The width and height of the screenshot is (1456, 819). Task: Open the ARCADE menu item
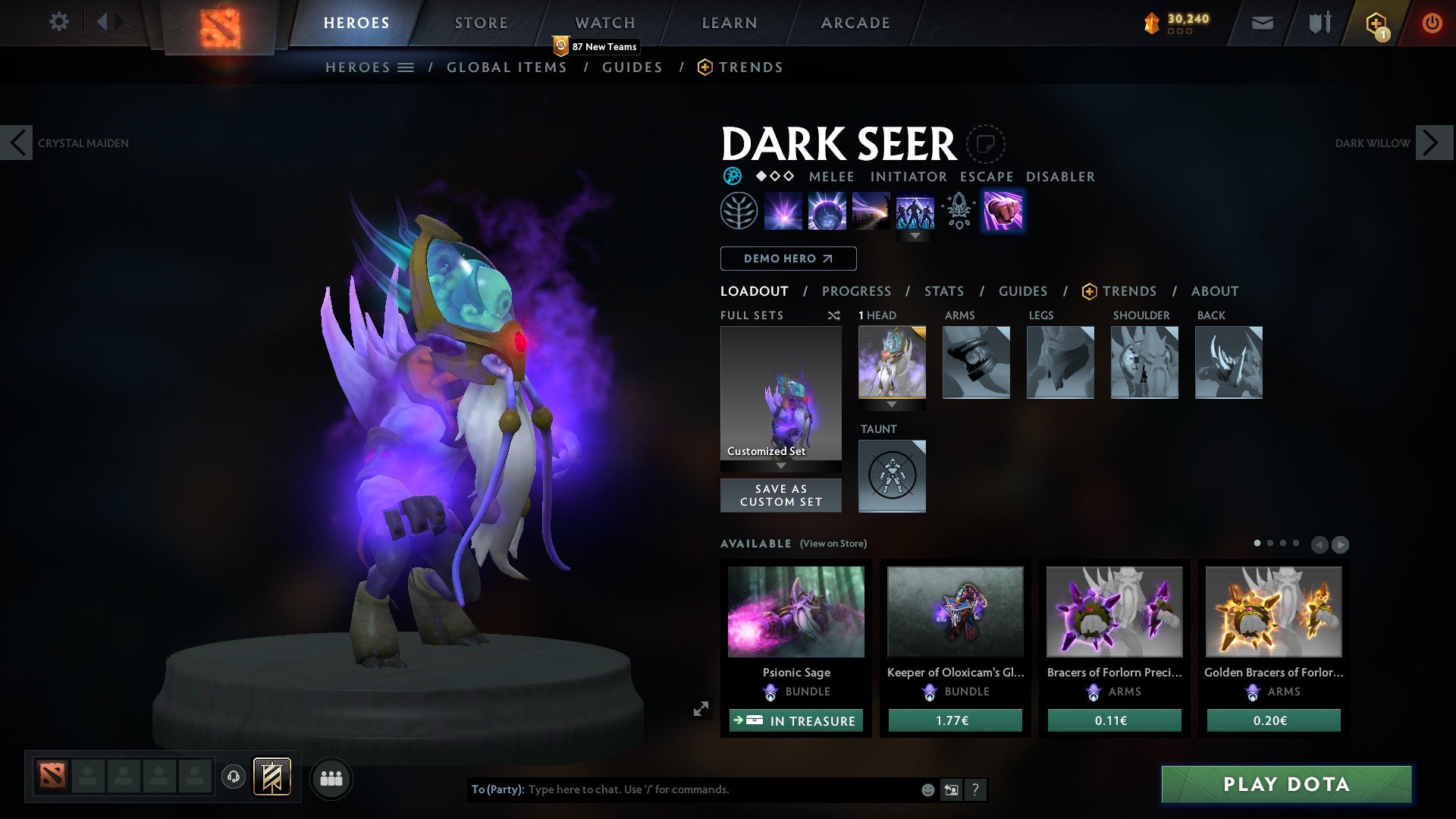tap(855, 22)
